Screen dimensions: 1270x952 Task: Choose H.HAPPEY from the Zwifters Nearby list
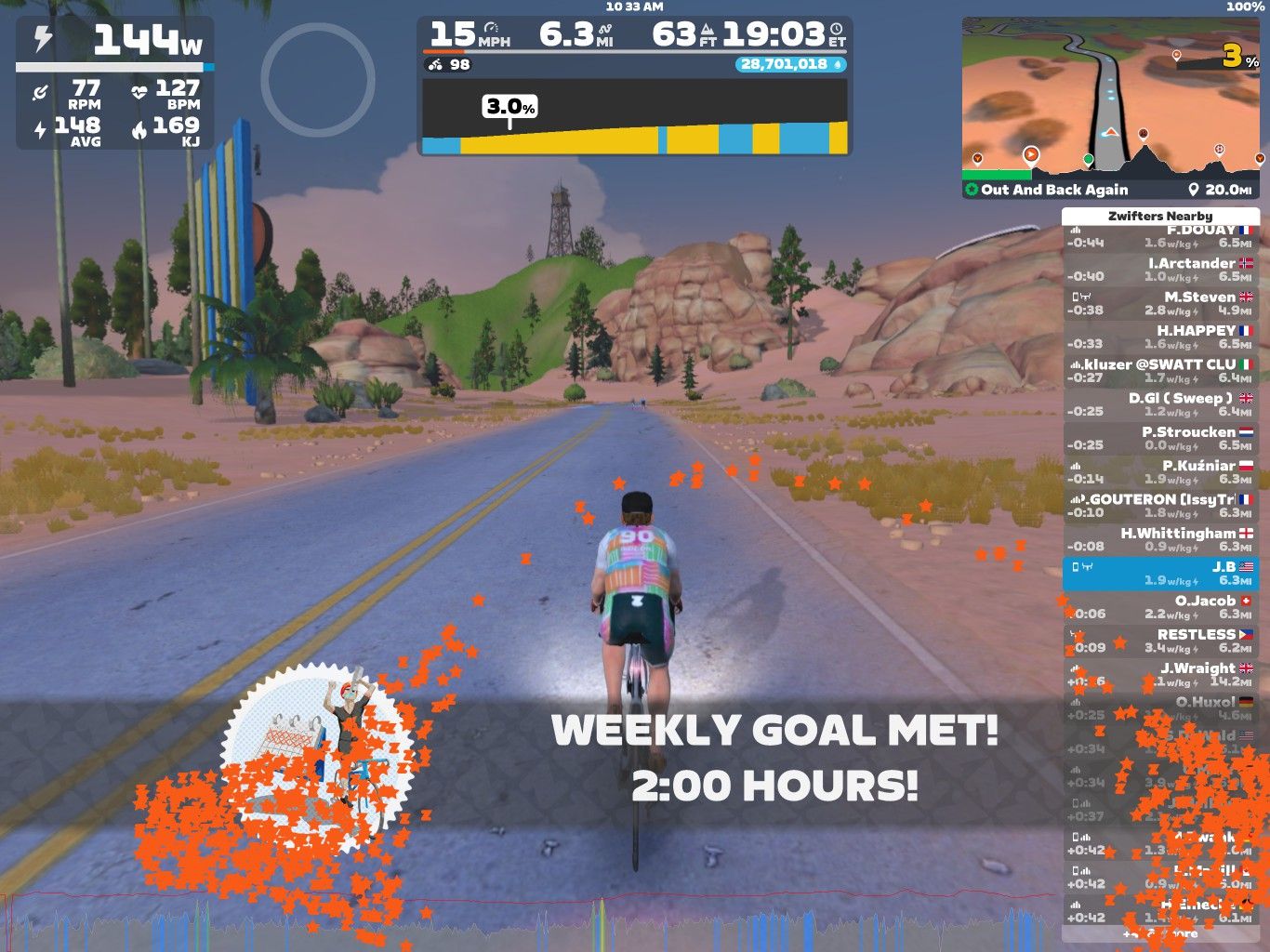1160,337
